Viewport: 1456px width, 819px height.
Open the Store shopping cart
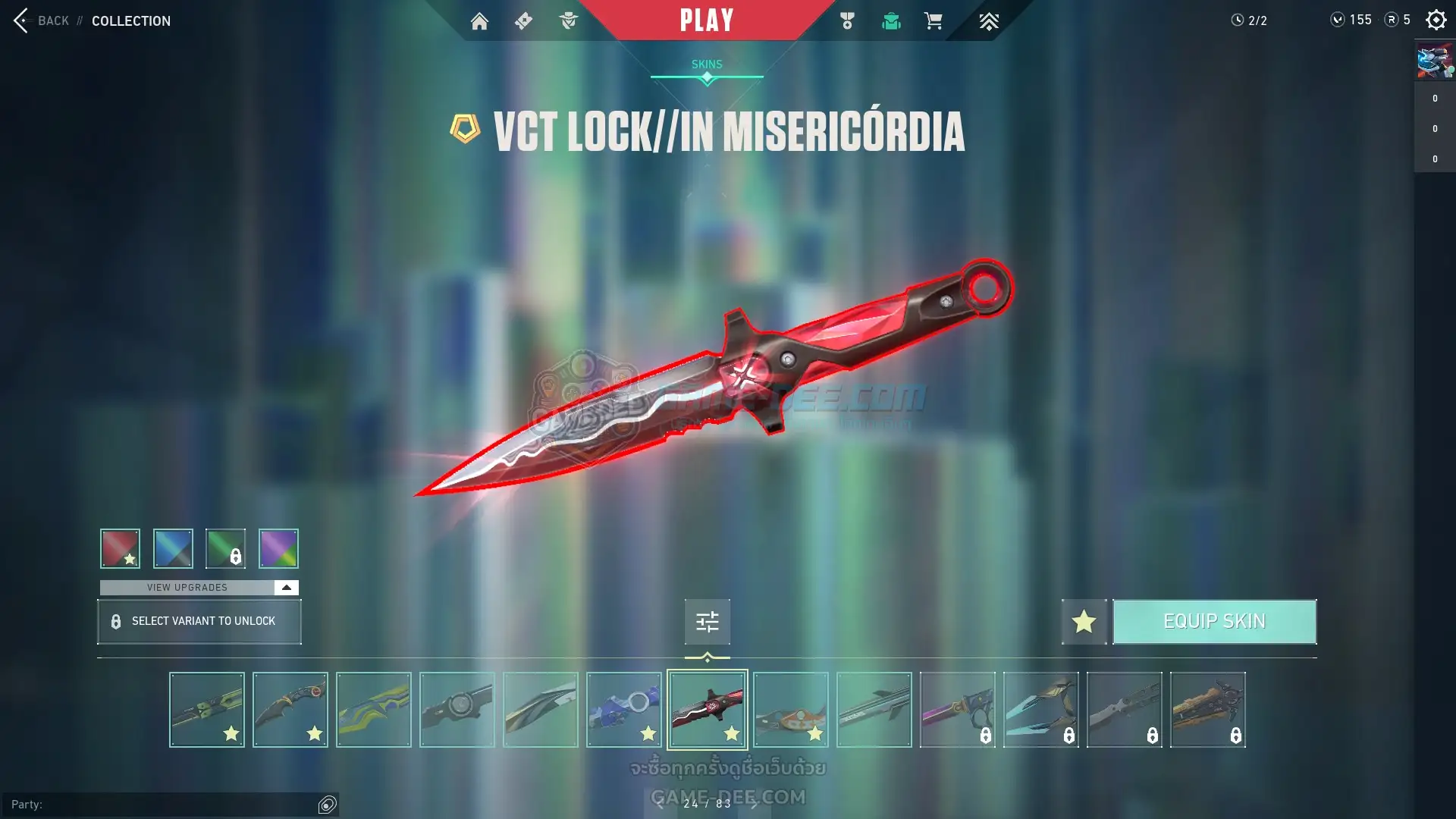[933, 21]
